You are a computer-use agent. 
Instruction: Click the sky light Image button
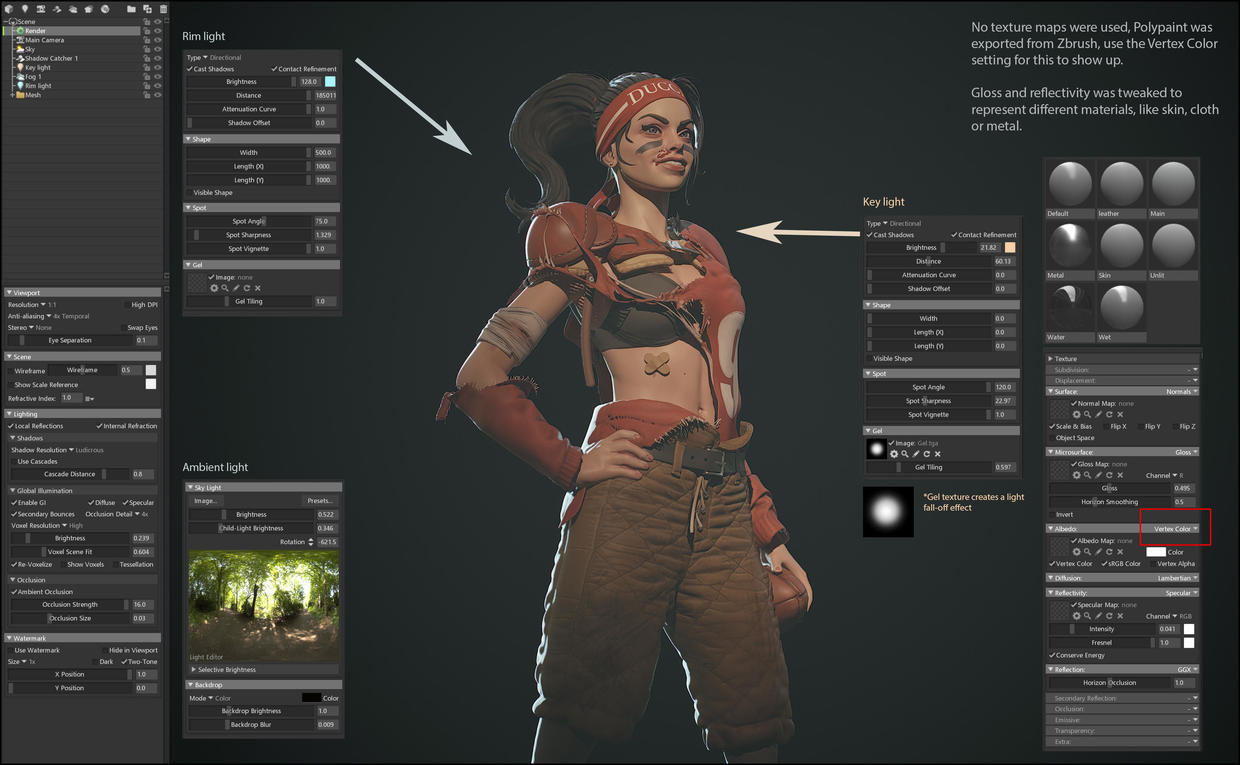[x=206, y=501]
